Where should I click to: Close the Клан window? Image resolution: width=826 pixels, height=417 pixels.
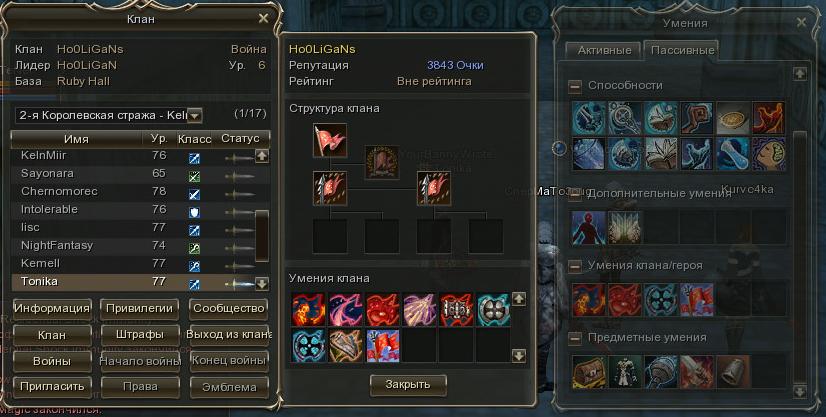point(263,18)
